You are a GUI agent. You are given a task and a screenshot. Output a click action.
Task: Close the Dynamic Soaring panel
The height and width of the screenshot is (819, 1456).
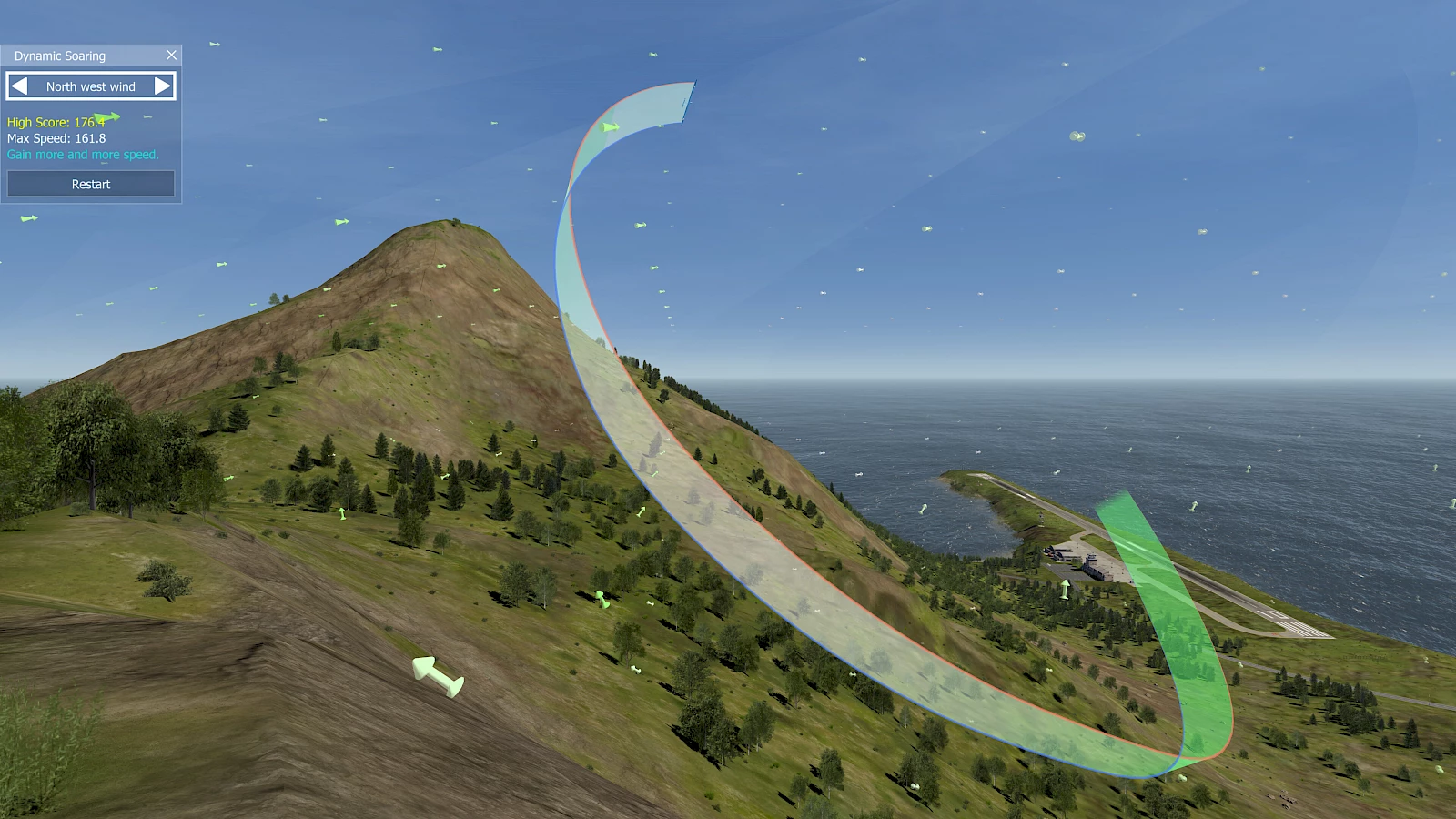pos(171,56)
